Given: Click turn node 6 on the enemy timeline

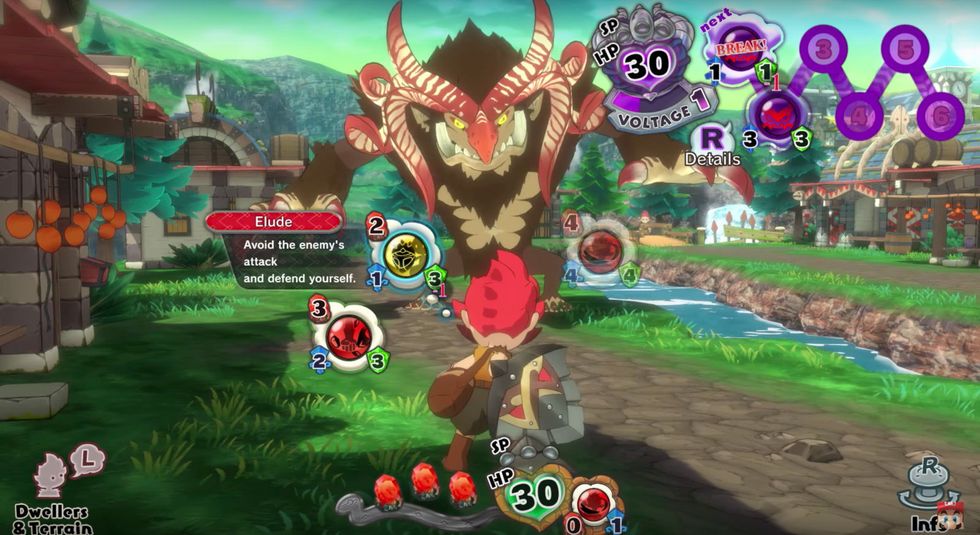Looking at the screenshot, I should (x=941, y=115).
